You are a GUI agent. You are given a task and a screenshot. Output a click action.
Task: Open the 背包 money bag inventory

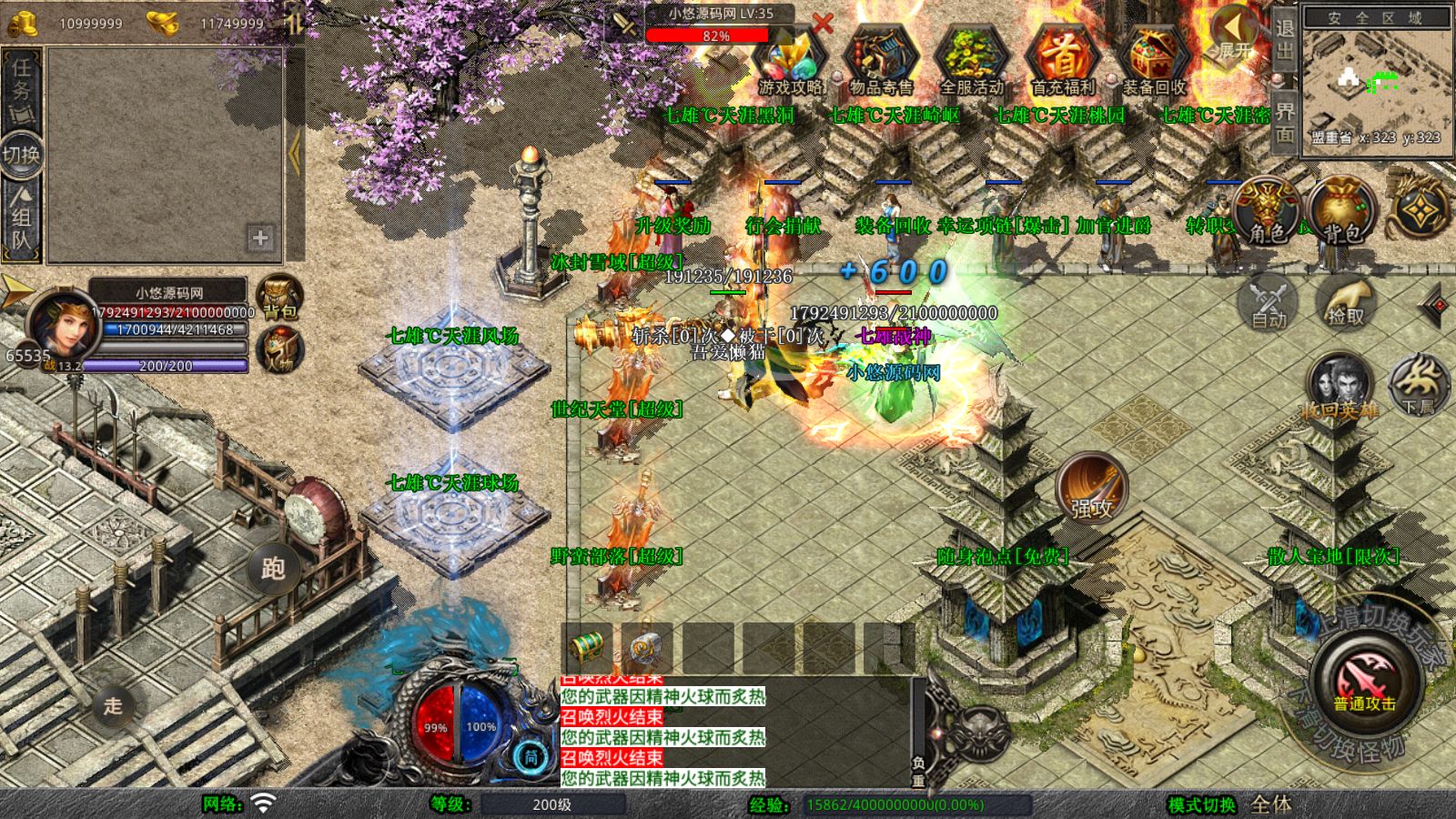click(1340, 211)
